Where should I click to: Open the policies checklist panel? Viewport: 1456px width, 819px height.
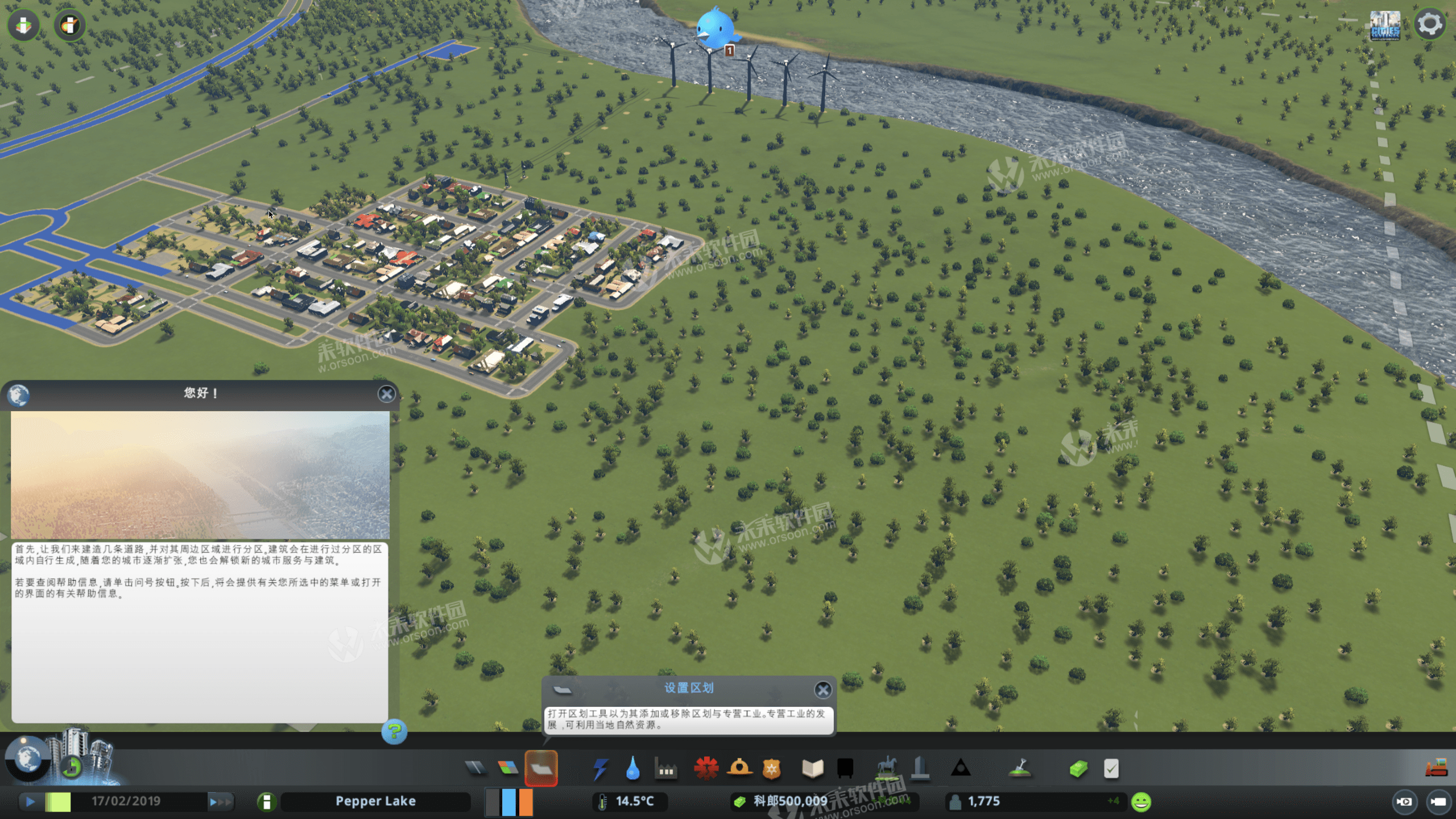coord(1111,769)
